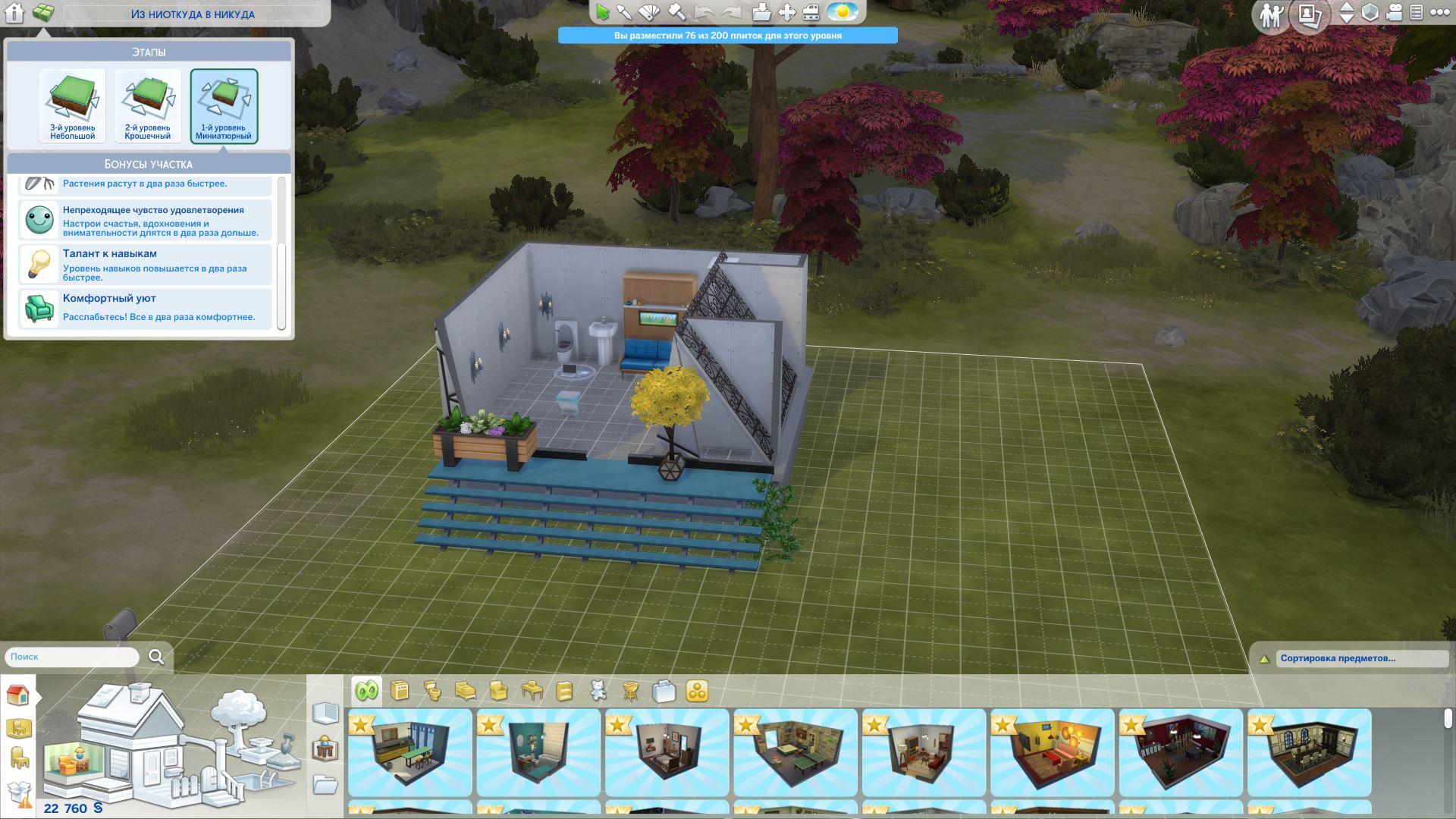The width and height of the screenshot is (1456, 819).
Task: Click the Комфортный уют lot bonus
Action: click(x=145, y=308)
